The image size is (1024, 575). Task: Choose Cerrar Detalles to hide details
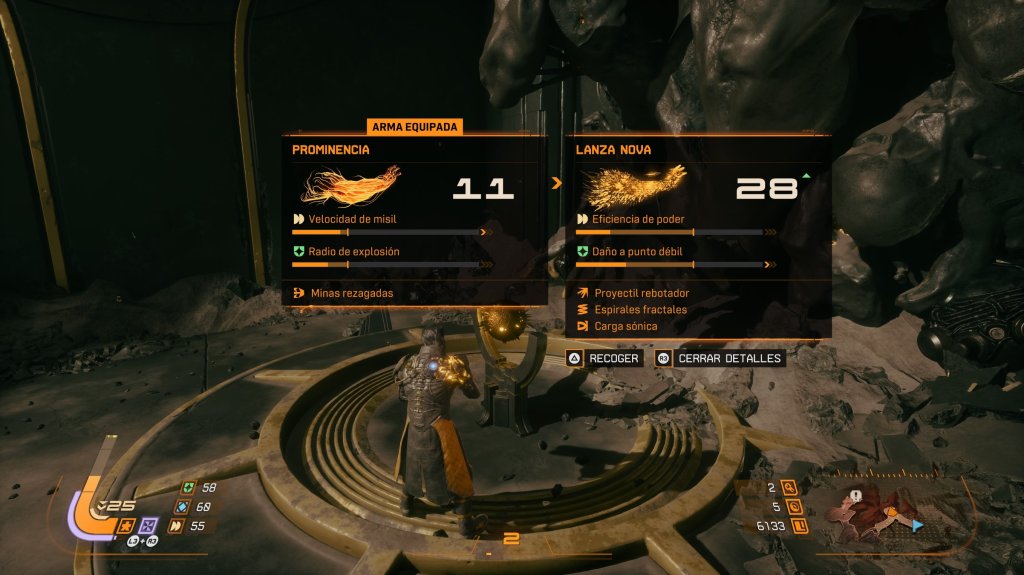(x=719, y=358)
